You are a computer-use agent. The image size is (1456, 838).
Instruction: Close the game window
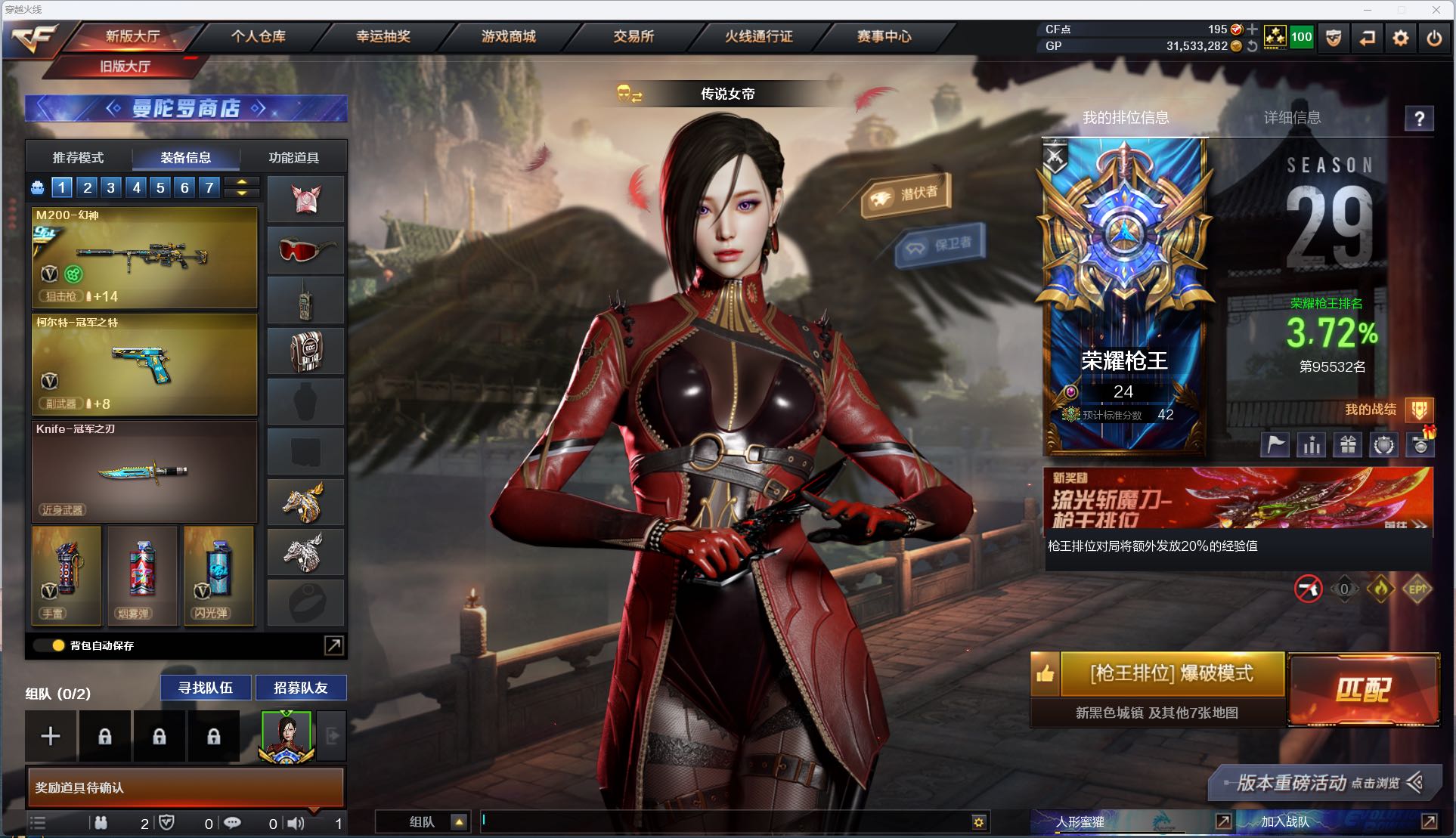(x=1436, y=10)
